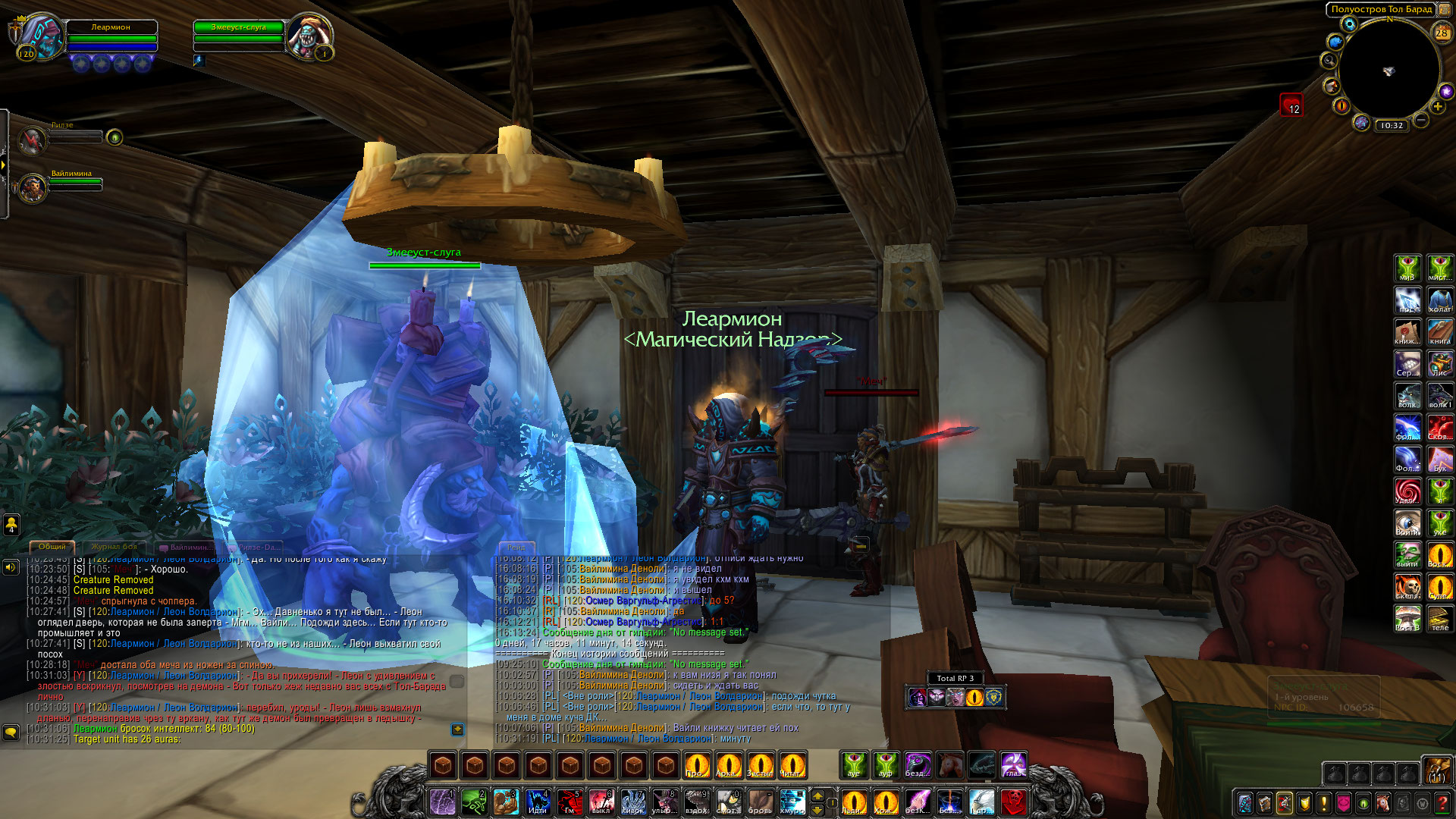The image size is (1456, 819).
Task: Page the action bar up with the arrow
Action: [x=817, y=795]
